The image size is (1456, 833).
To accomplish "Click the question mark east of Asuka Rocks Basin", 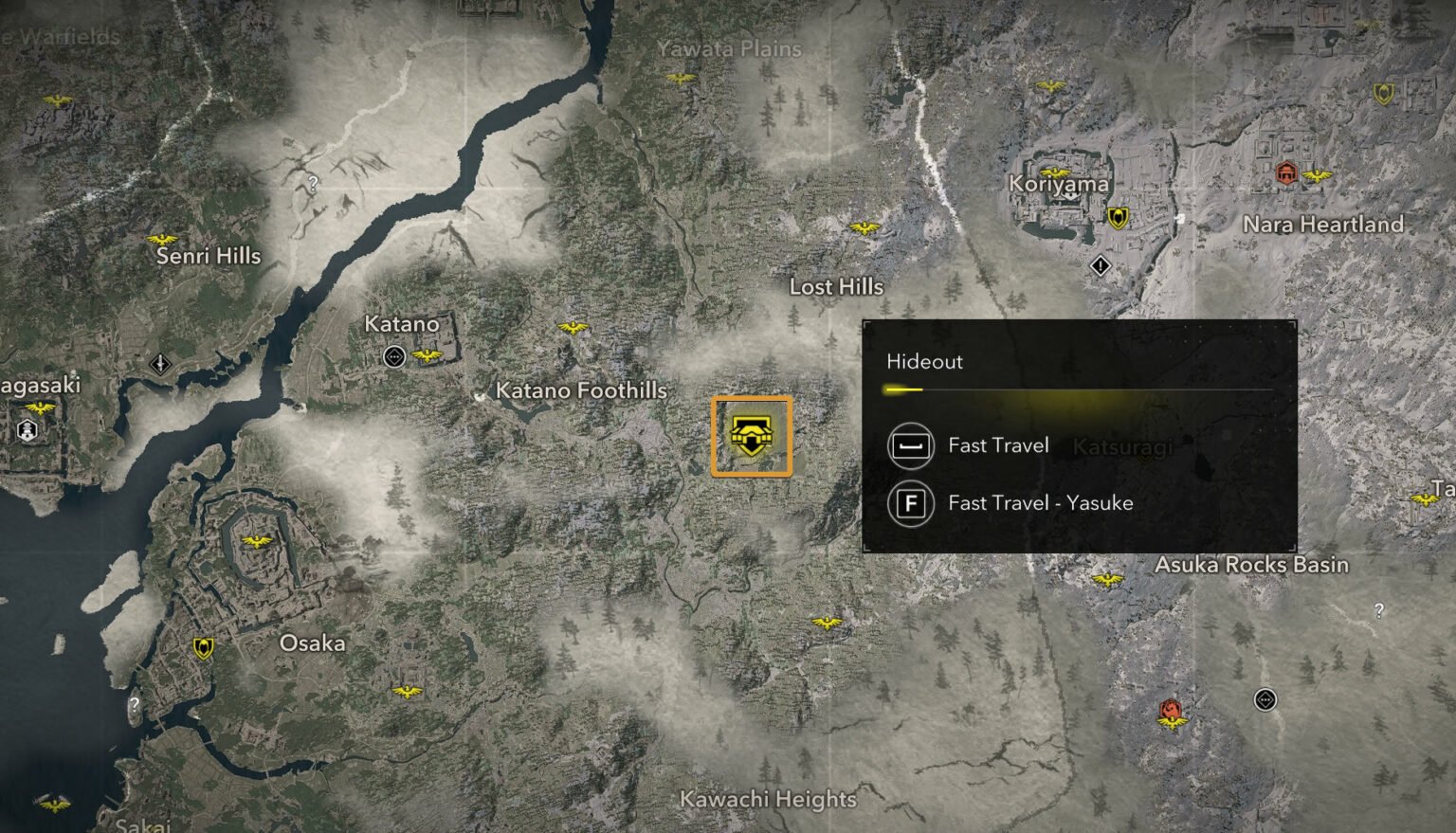I will [1376, 610].
